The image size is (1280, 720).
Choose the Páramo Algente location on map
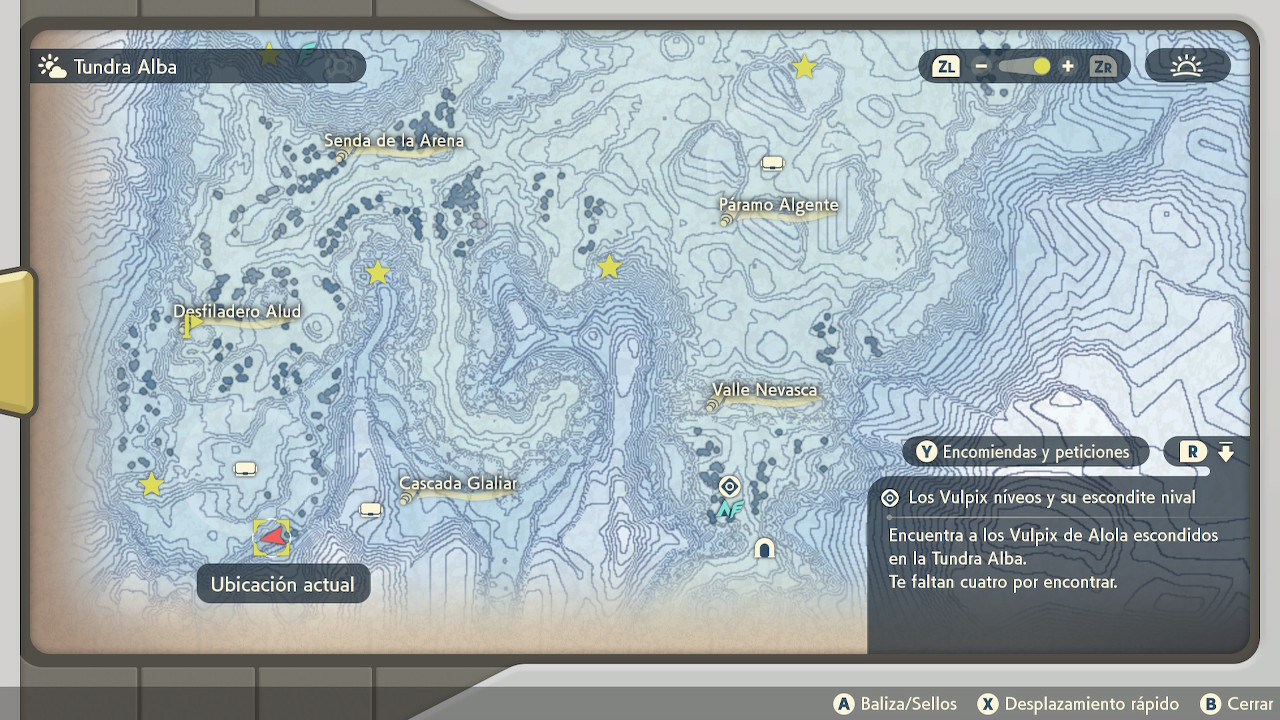tap(778, 206)
